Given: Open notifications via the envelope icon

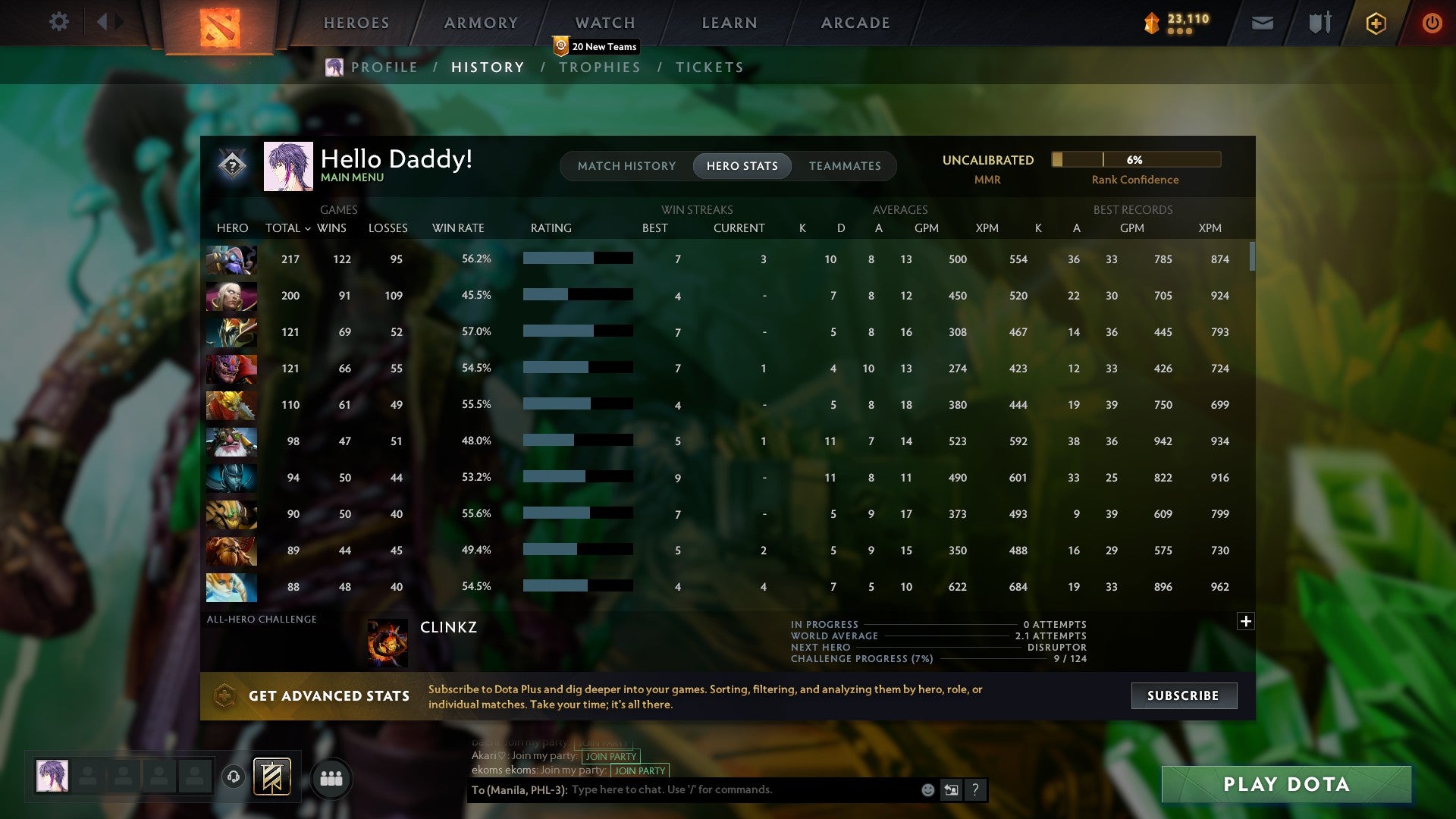Looking at the screenshot, I should point(1261,23).
